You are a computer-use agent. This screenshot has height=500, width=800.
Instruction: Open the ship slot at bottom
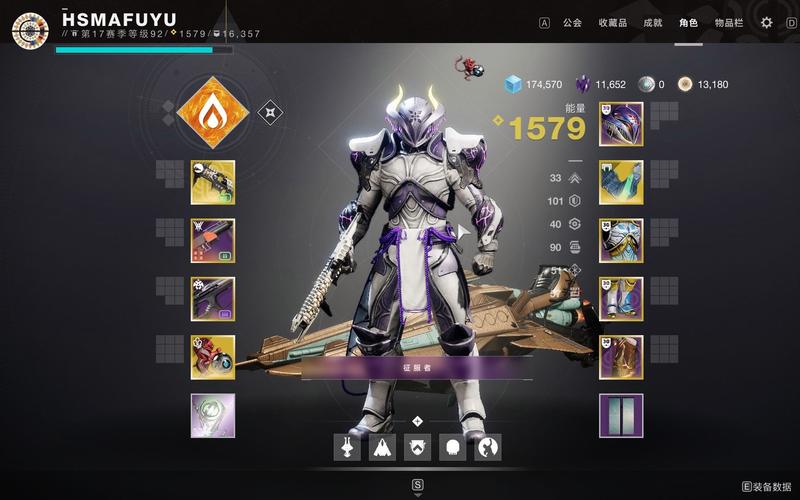[383, 447]
